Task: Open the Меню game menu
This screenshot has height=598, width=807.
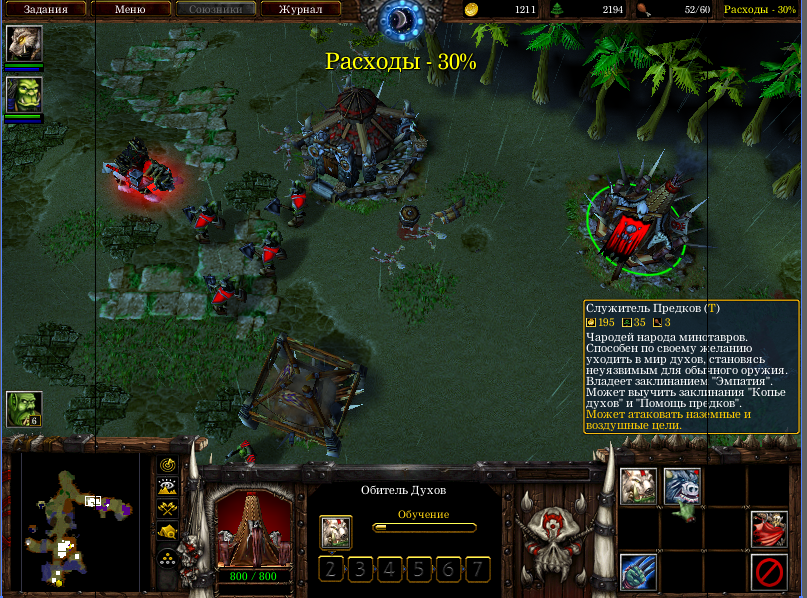Action: click(130, 9)
